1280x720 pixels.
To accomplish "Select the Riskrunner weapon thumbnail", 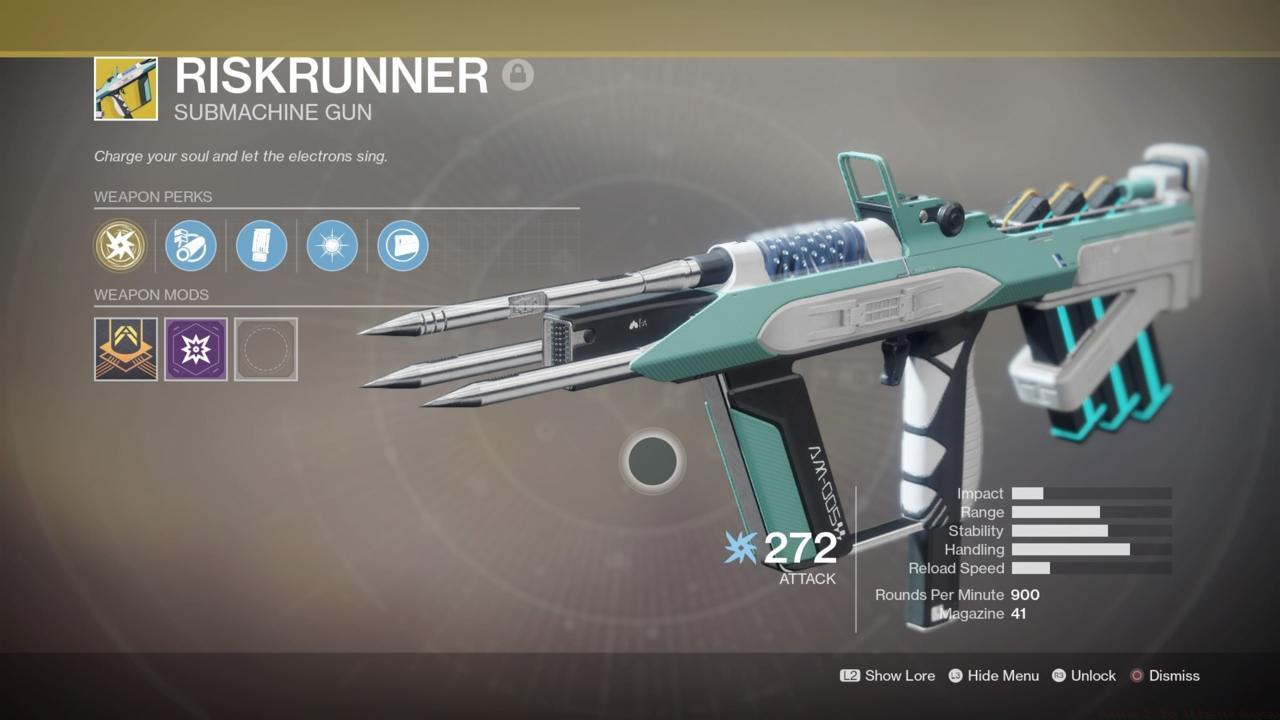I will point(125,87).
